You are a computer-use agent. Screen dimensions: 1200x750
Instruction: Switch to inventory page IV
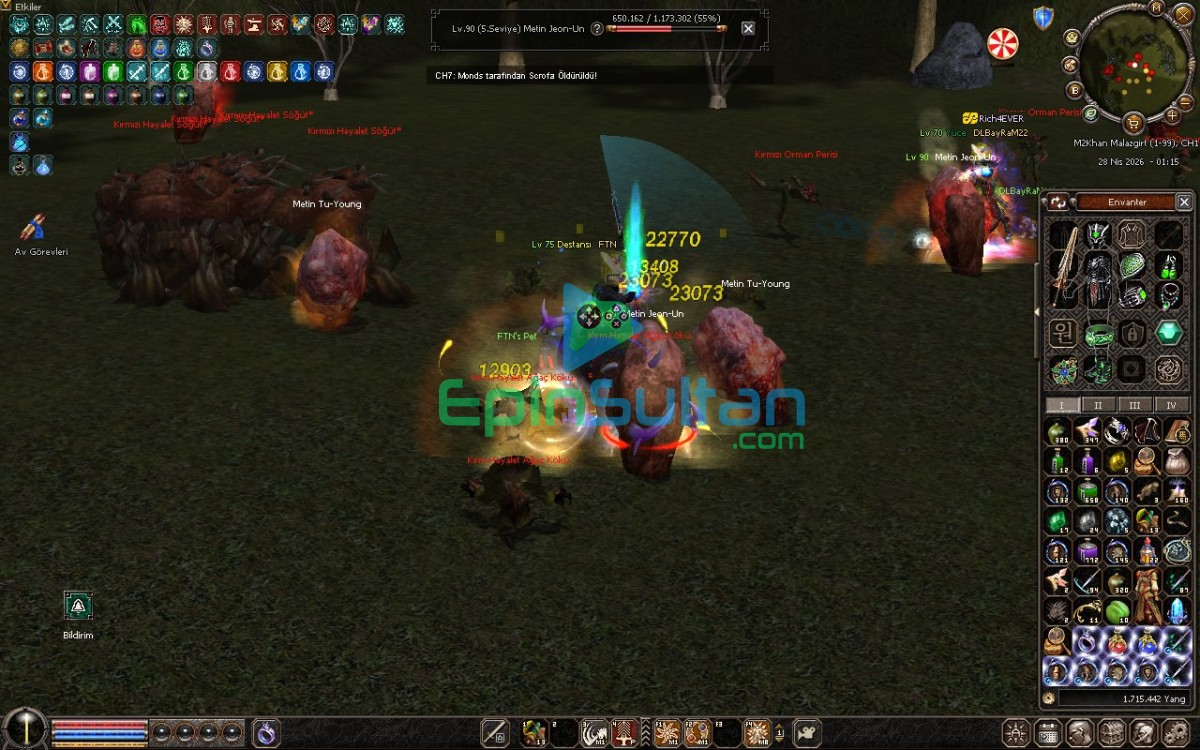[x=1172, y=405]
